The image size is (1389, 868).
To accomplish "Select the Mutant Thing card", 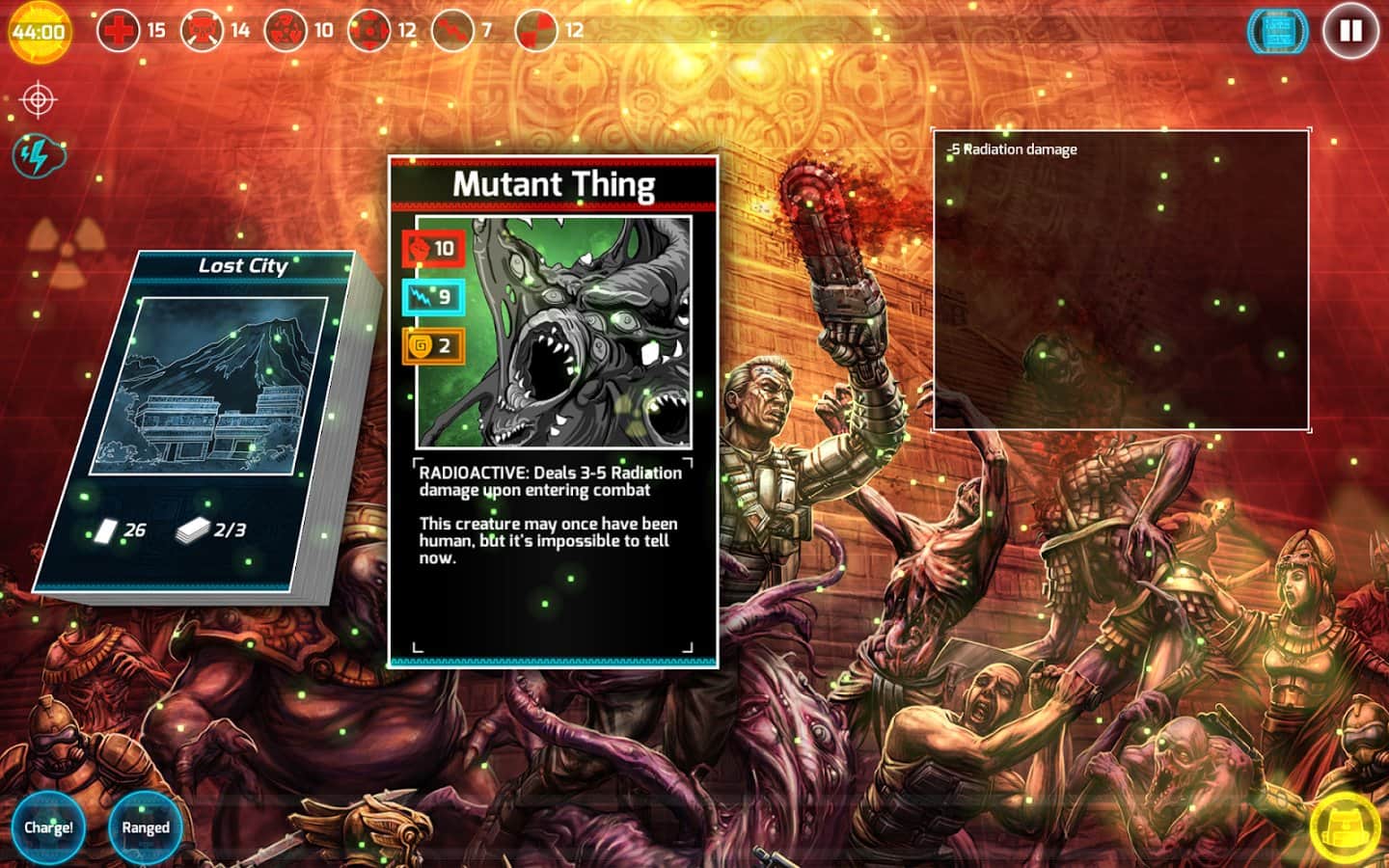I will pos(554,412).
